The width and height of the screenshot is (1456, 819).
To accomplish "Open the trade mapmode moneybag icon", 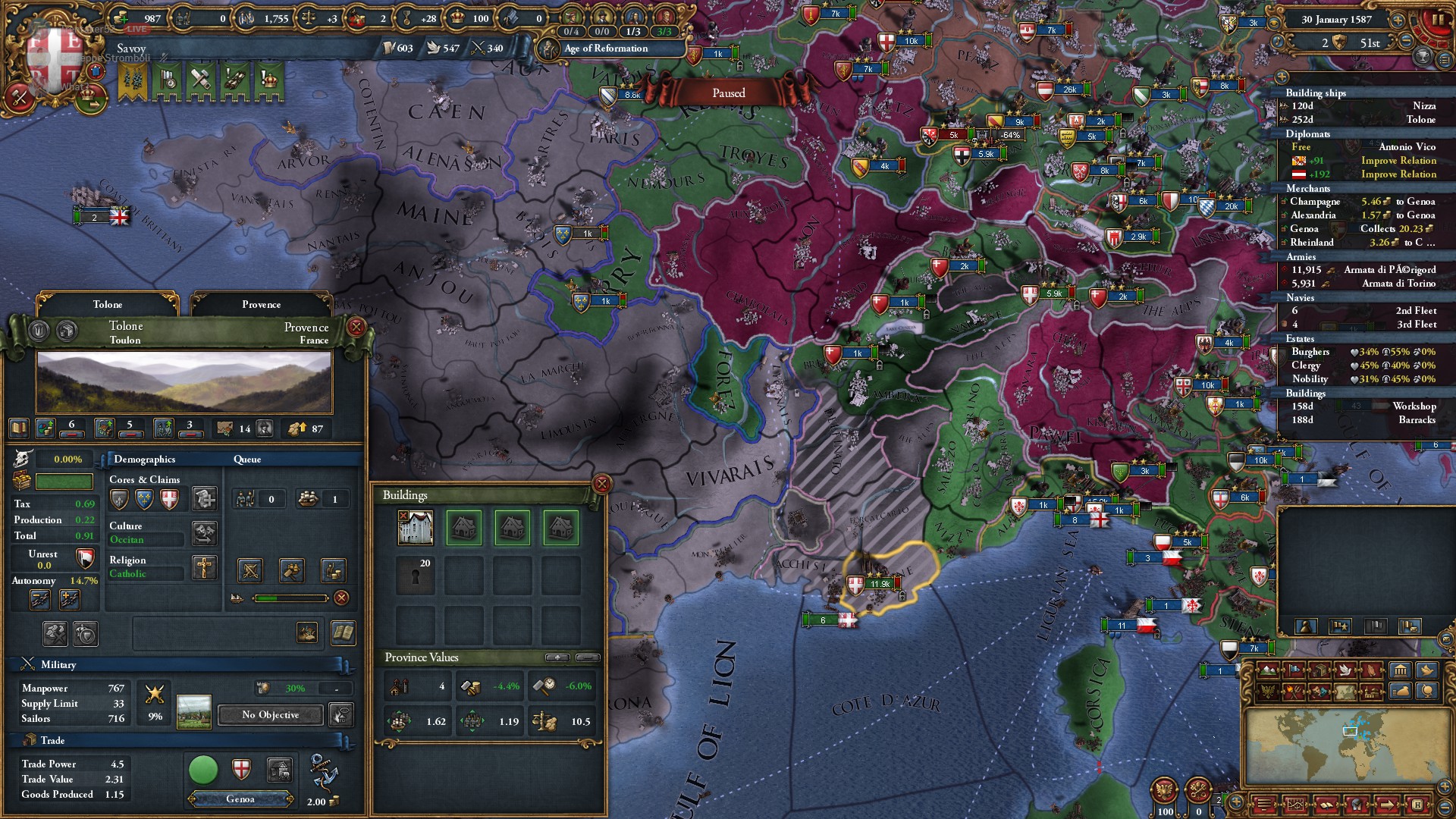I will coord(1401,691).
